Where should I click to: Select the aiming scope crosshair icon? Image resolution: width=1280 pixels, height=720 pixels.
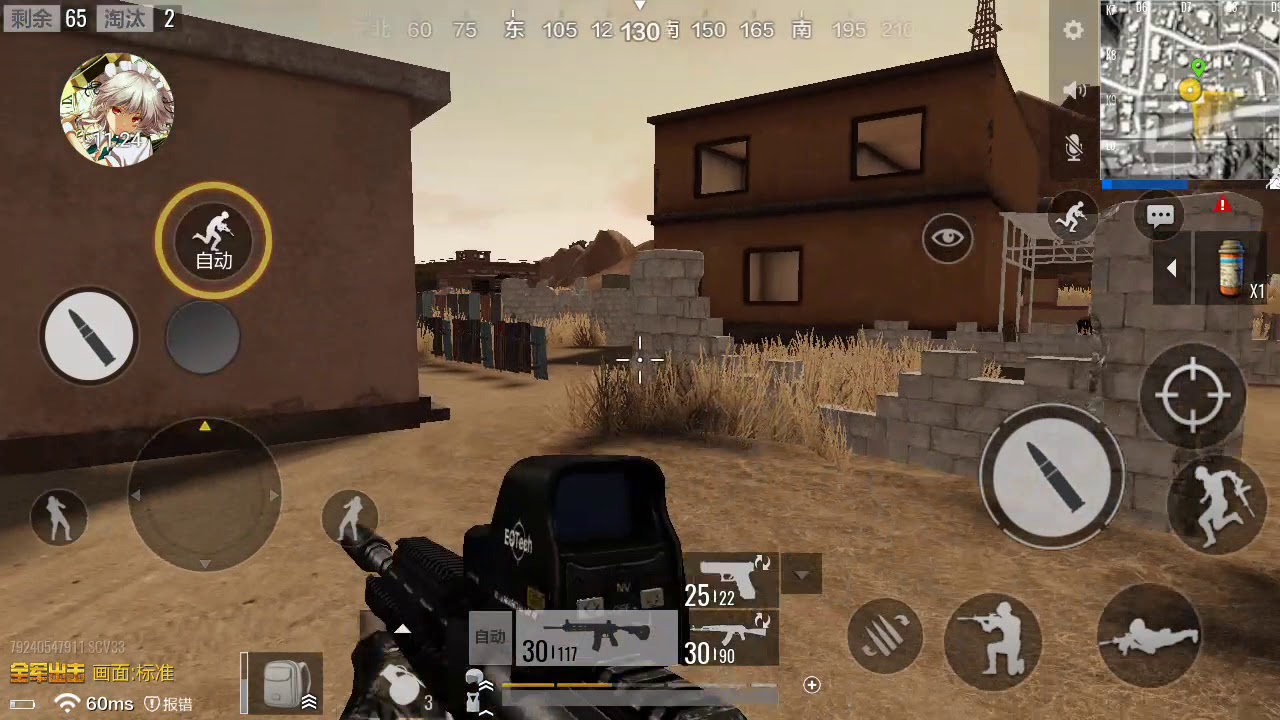(x=1194, y=393)
